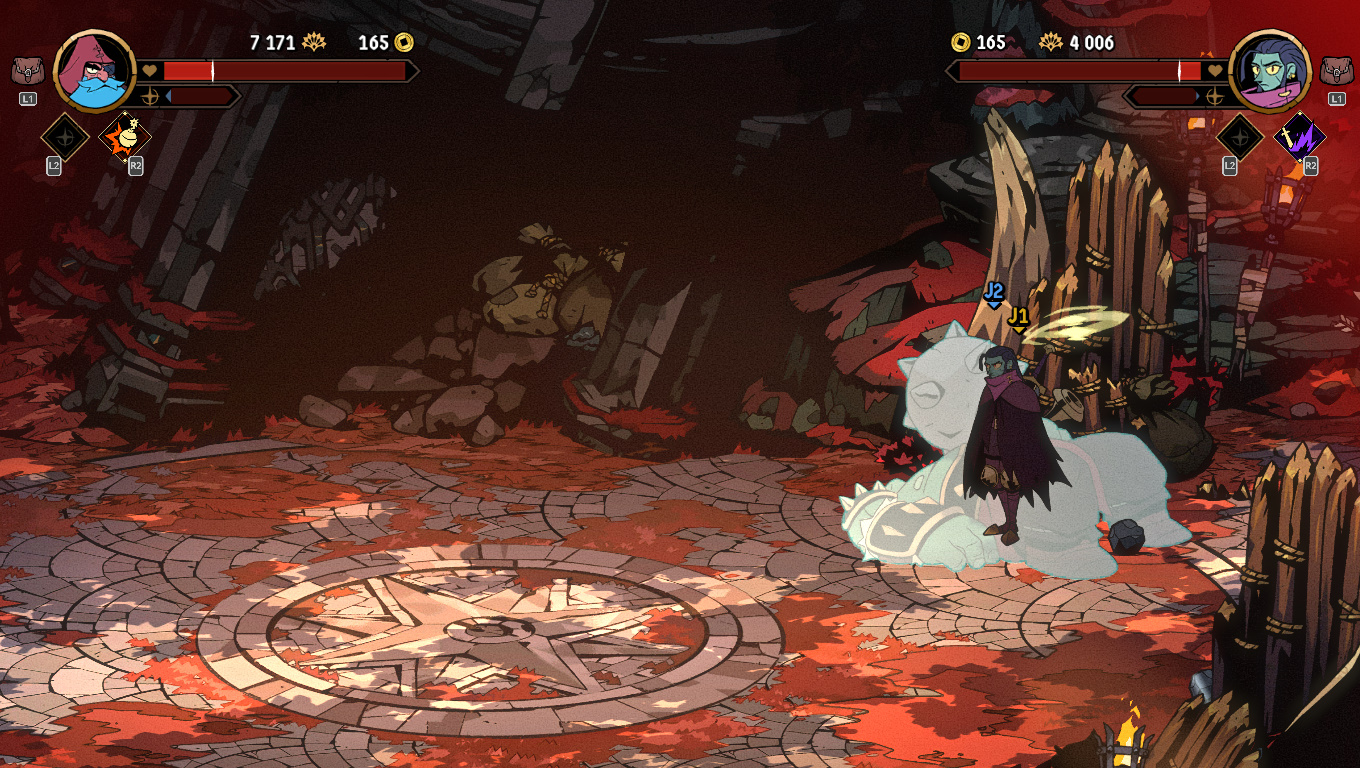Click player one's L2 ability diamond

[63, 137]
